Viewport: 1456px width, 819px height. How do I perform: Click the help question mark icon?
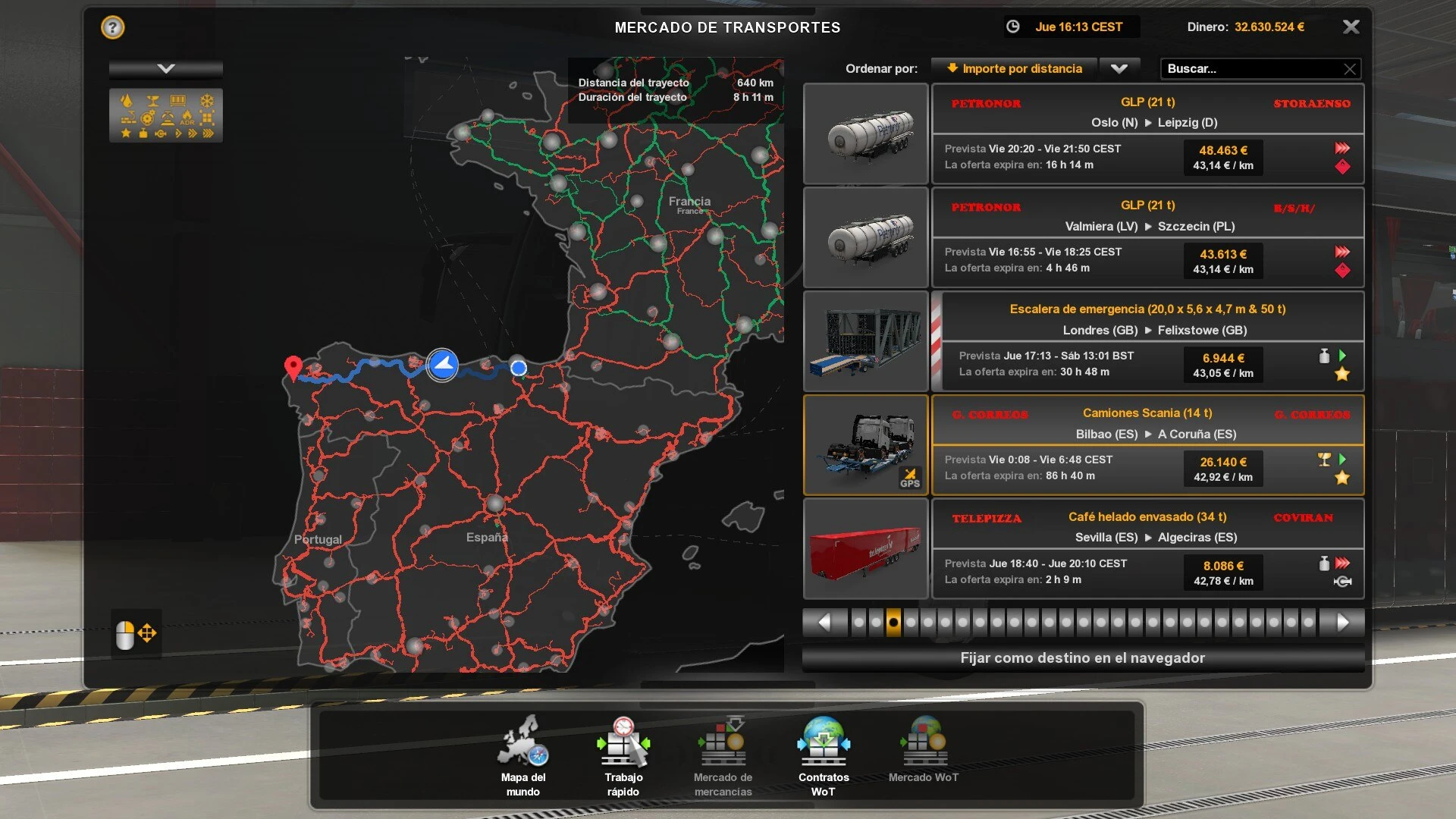click(112, 27)
